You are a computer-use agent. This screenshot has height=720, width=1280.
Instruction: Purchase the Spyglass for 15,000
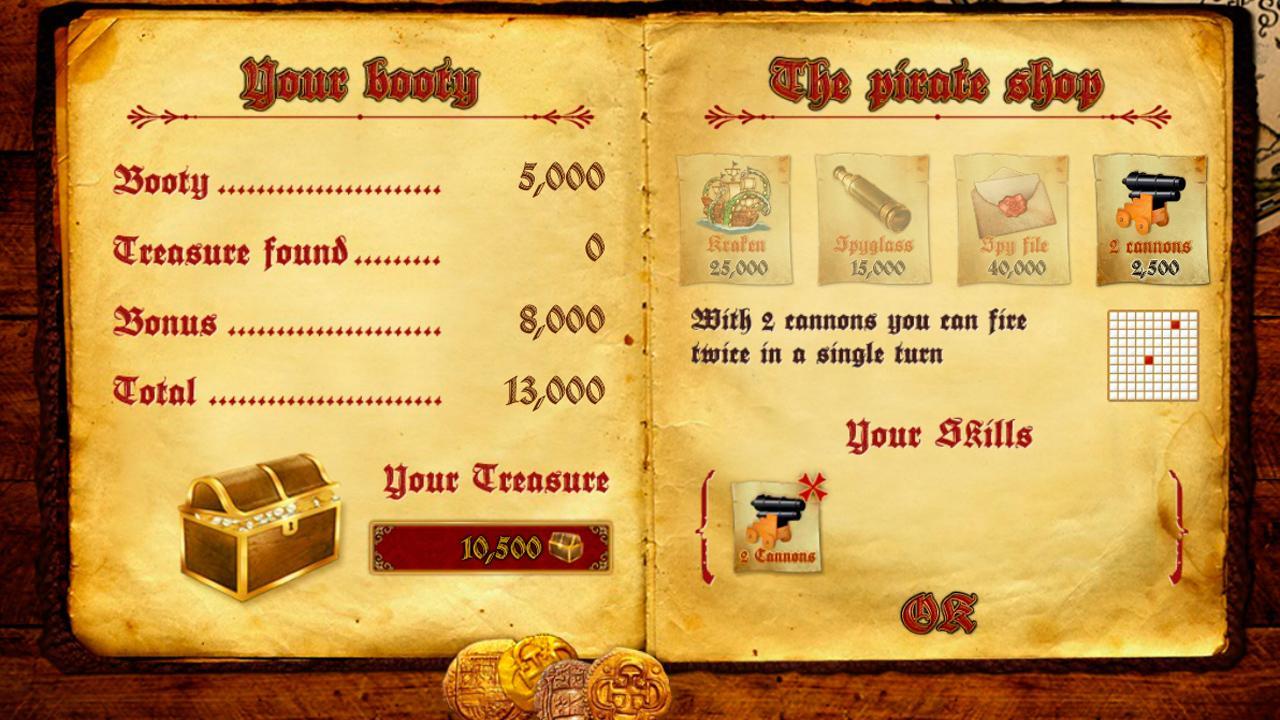tap(873, 219)
